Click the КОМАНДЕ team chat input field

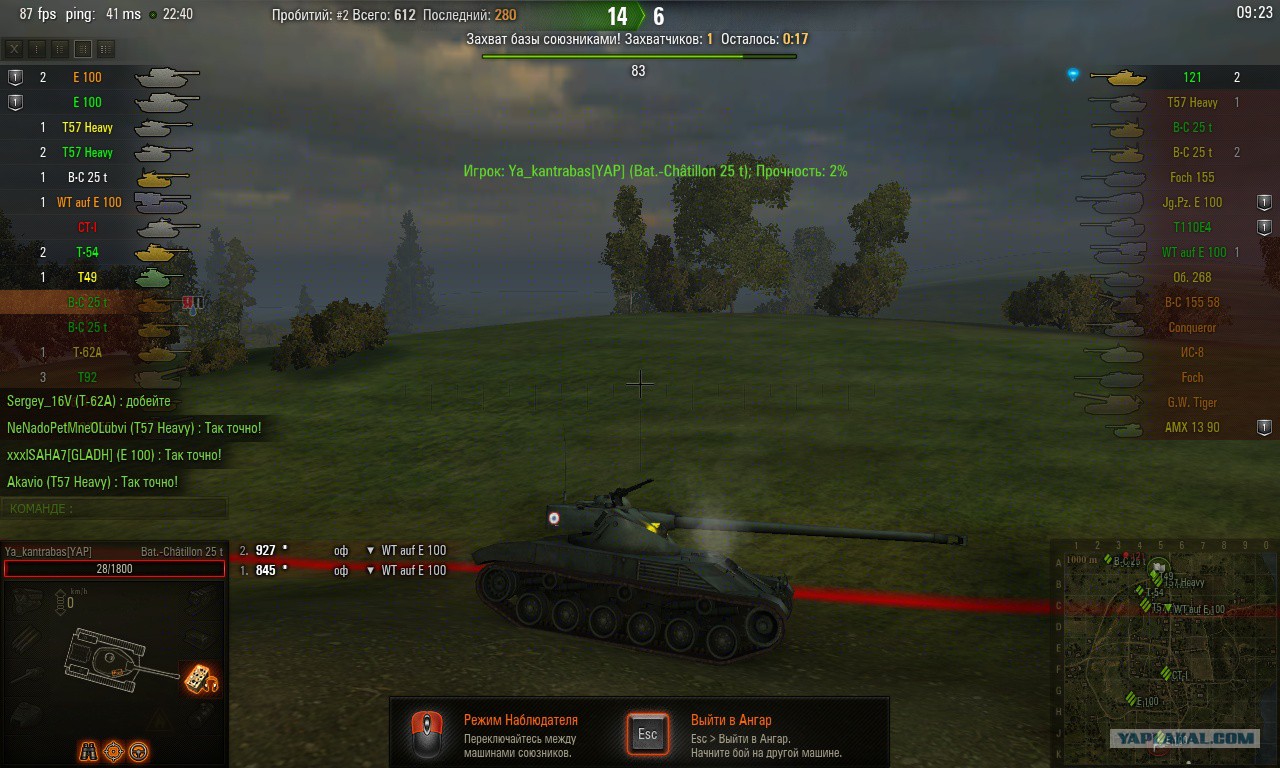[115, 508]
